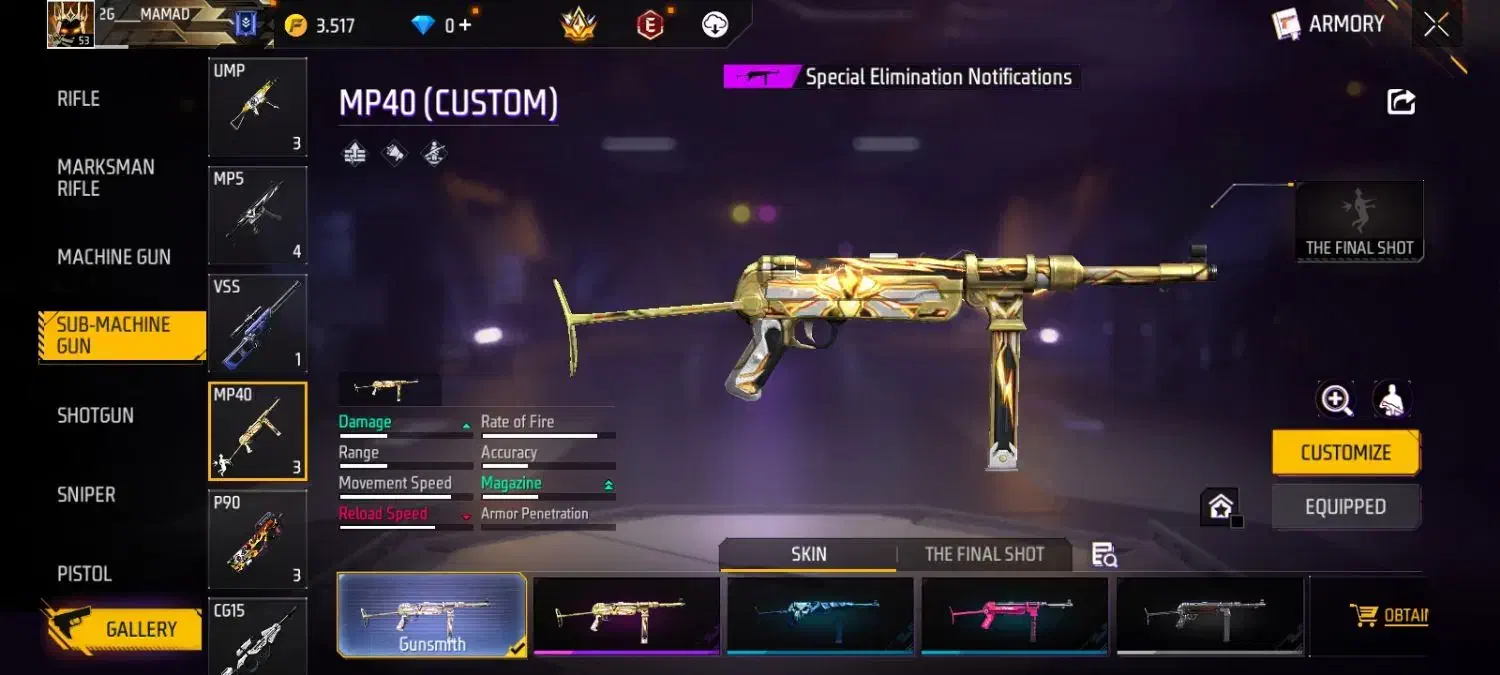Switch to The Final Shot tab
This screenshot has height=675, width=1500.
[984, 554]
